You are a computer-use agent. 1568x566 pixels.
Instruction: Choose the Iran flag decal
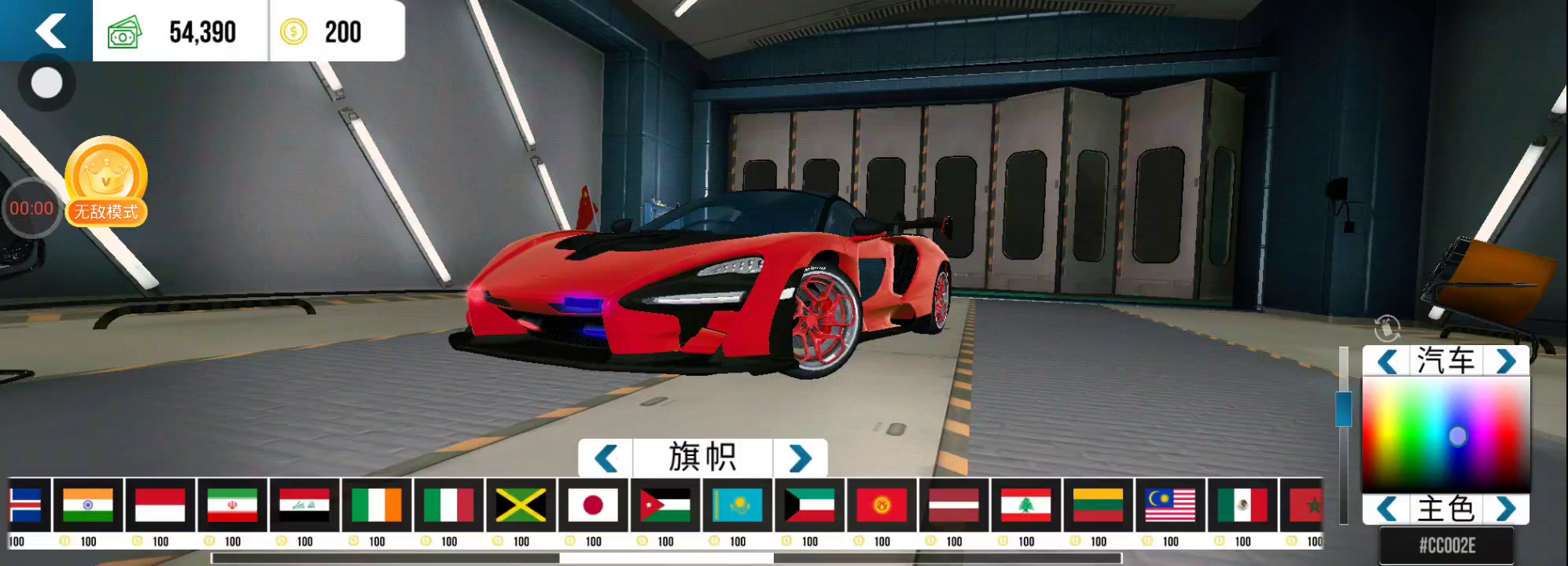[x=232, y=505]
